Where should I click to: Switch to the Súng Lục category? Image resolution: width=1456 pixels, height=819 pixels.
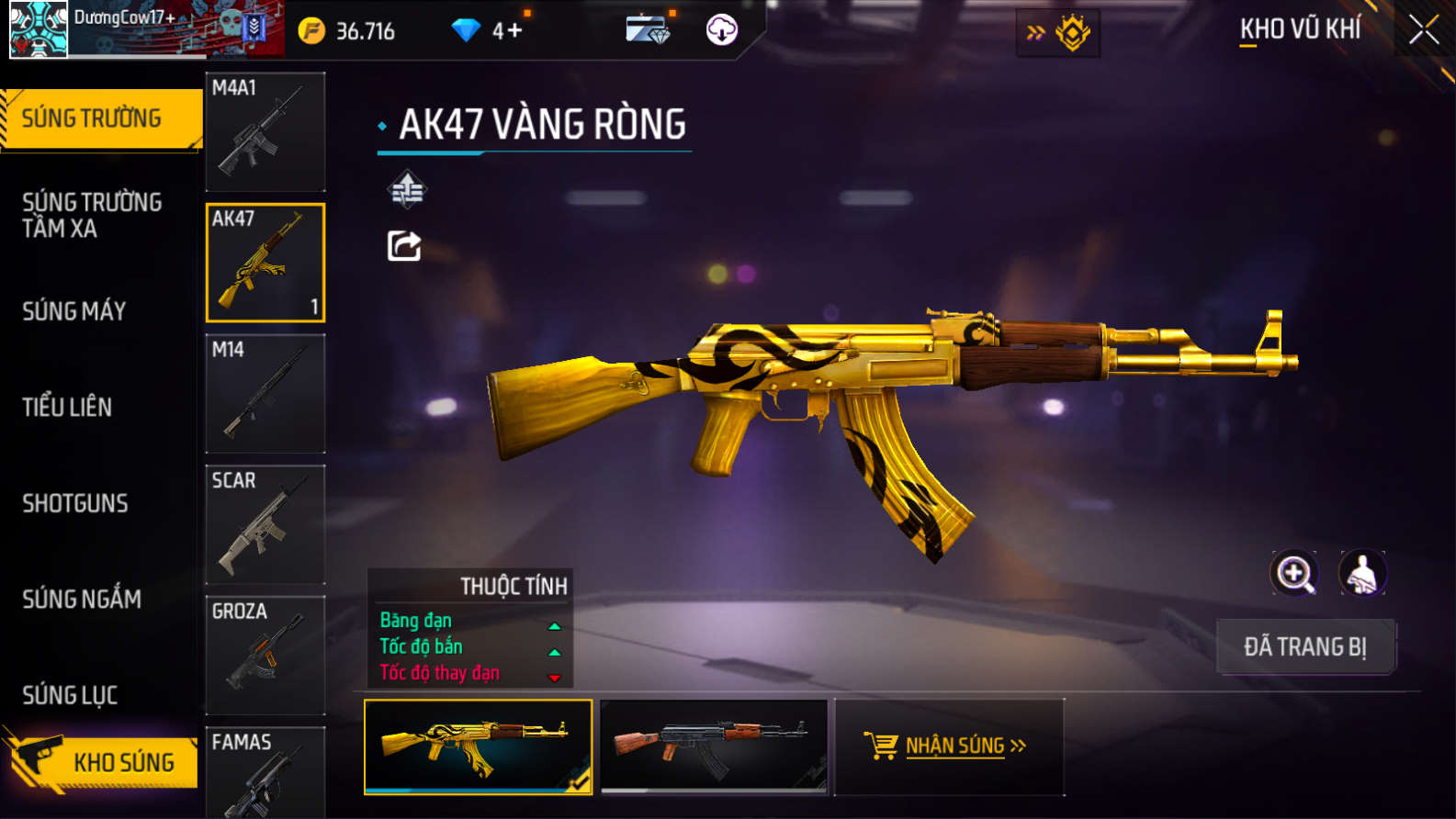[x=70, y=695]
